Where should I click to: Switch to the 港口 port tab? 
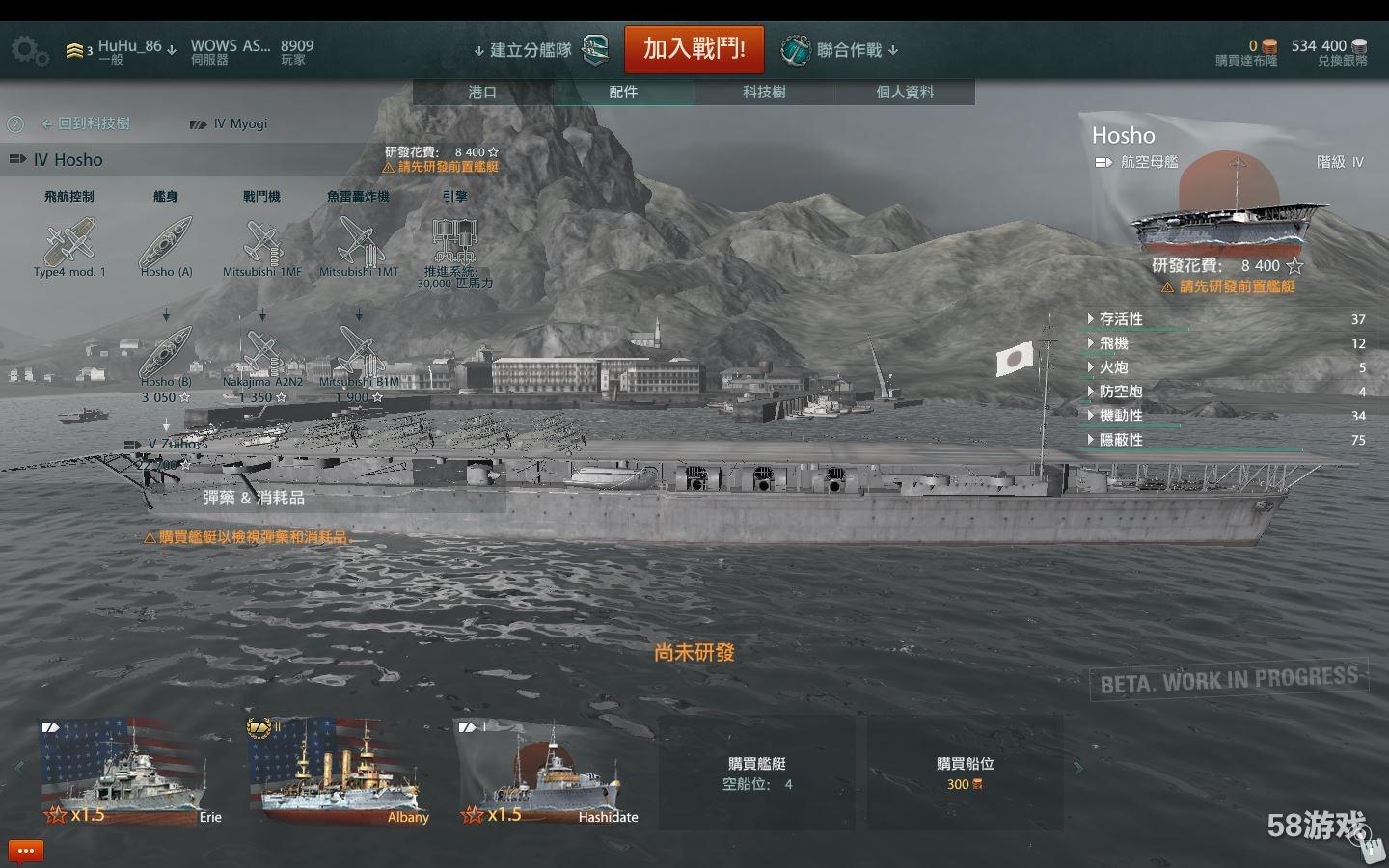482,92
